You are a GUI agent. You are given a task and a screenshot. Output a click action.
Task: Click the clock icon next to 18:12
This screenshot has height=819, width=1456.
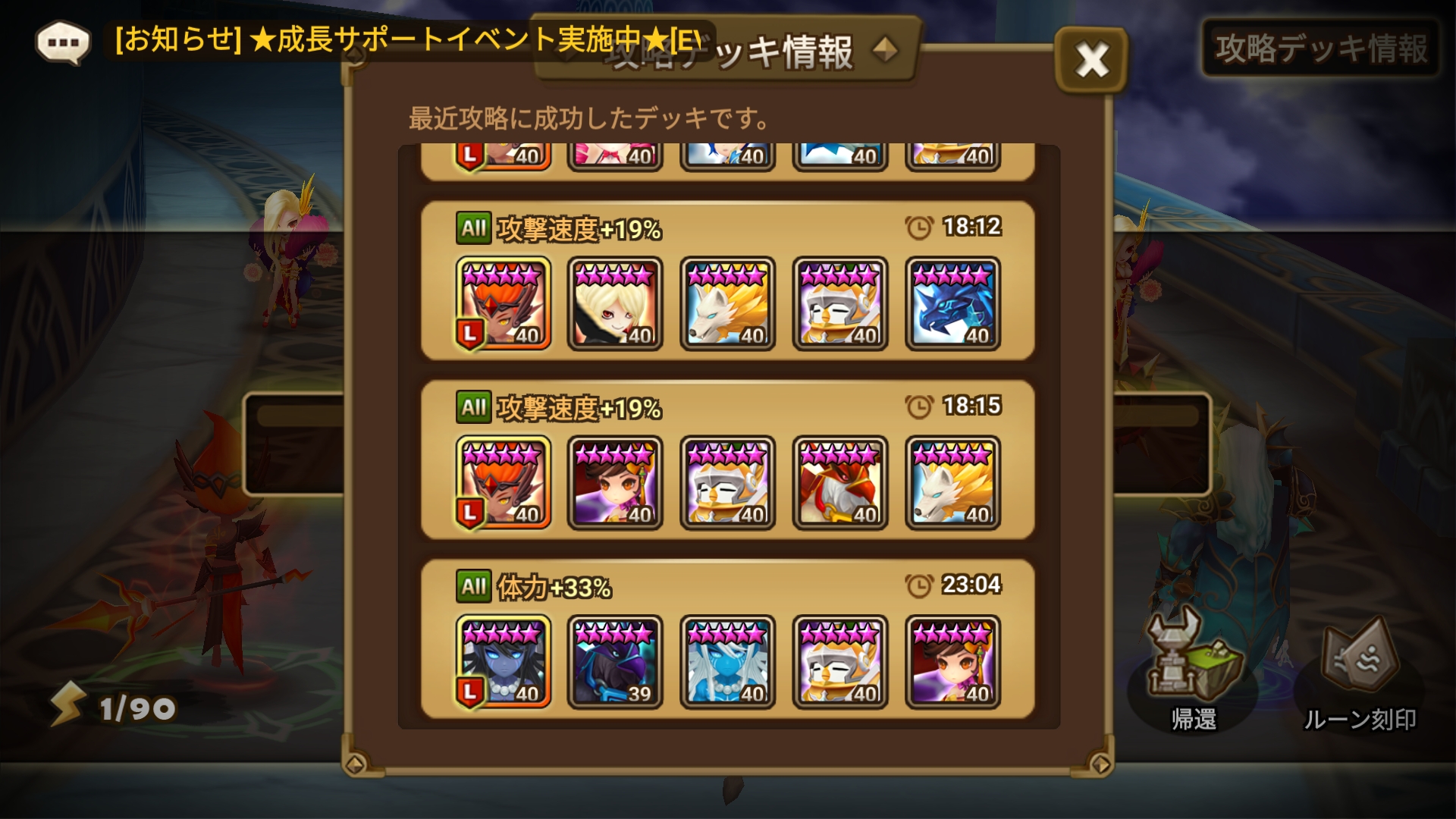[x=919, y=224]
